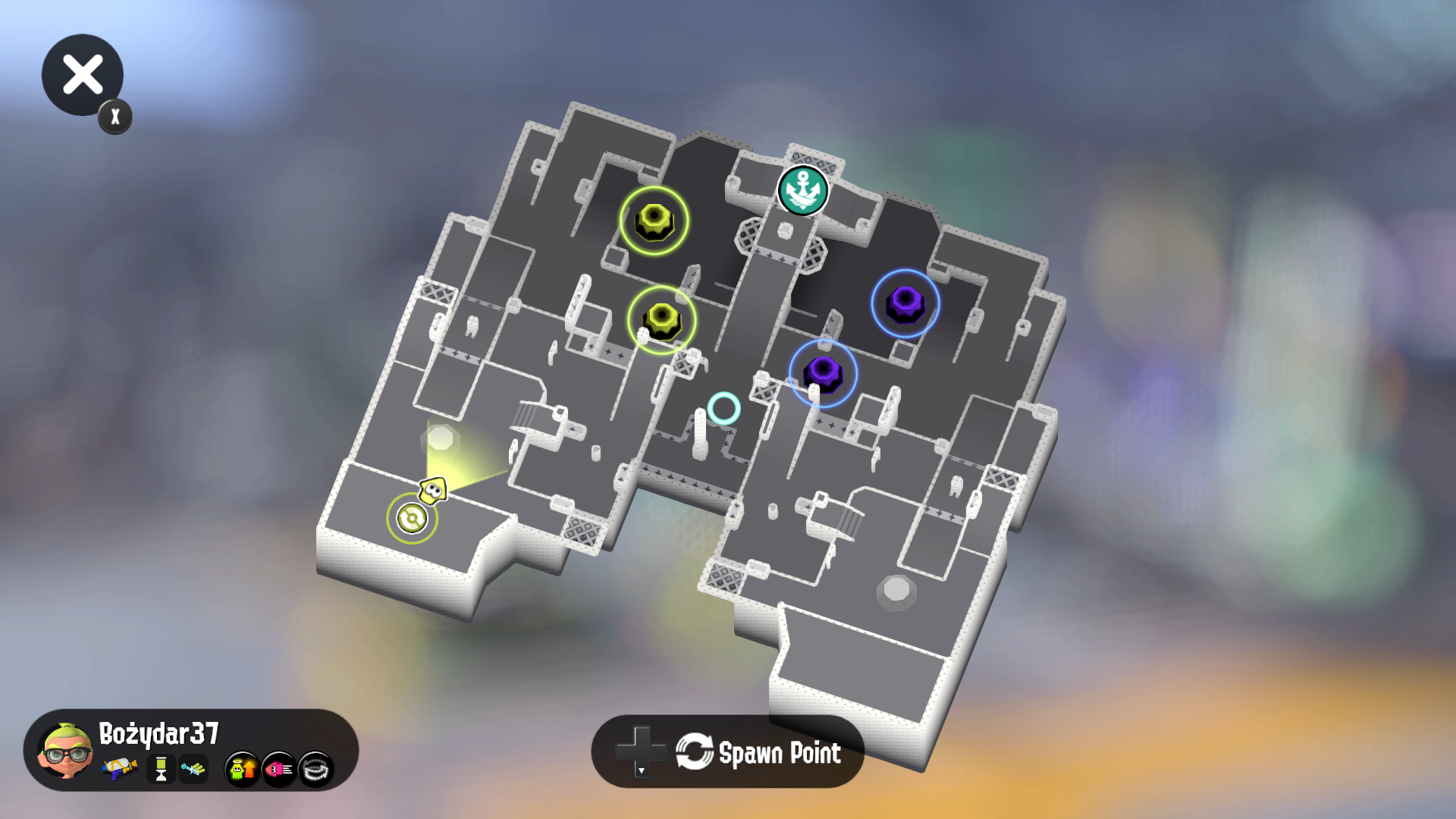Select the gloves gear icon
This screenshot has width=1456, height=819.
[193, 768]
